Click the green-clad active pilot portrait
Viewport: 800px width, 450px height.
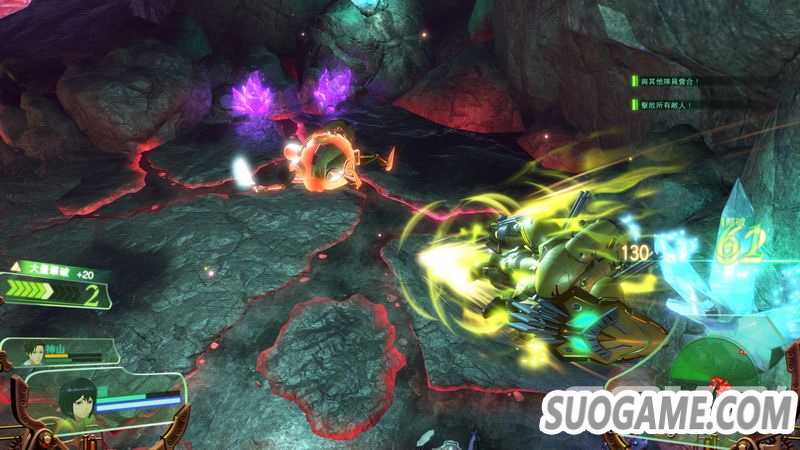[78, 405]
